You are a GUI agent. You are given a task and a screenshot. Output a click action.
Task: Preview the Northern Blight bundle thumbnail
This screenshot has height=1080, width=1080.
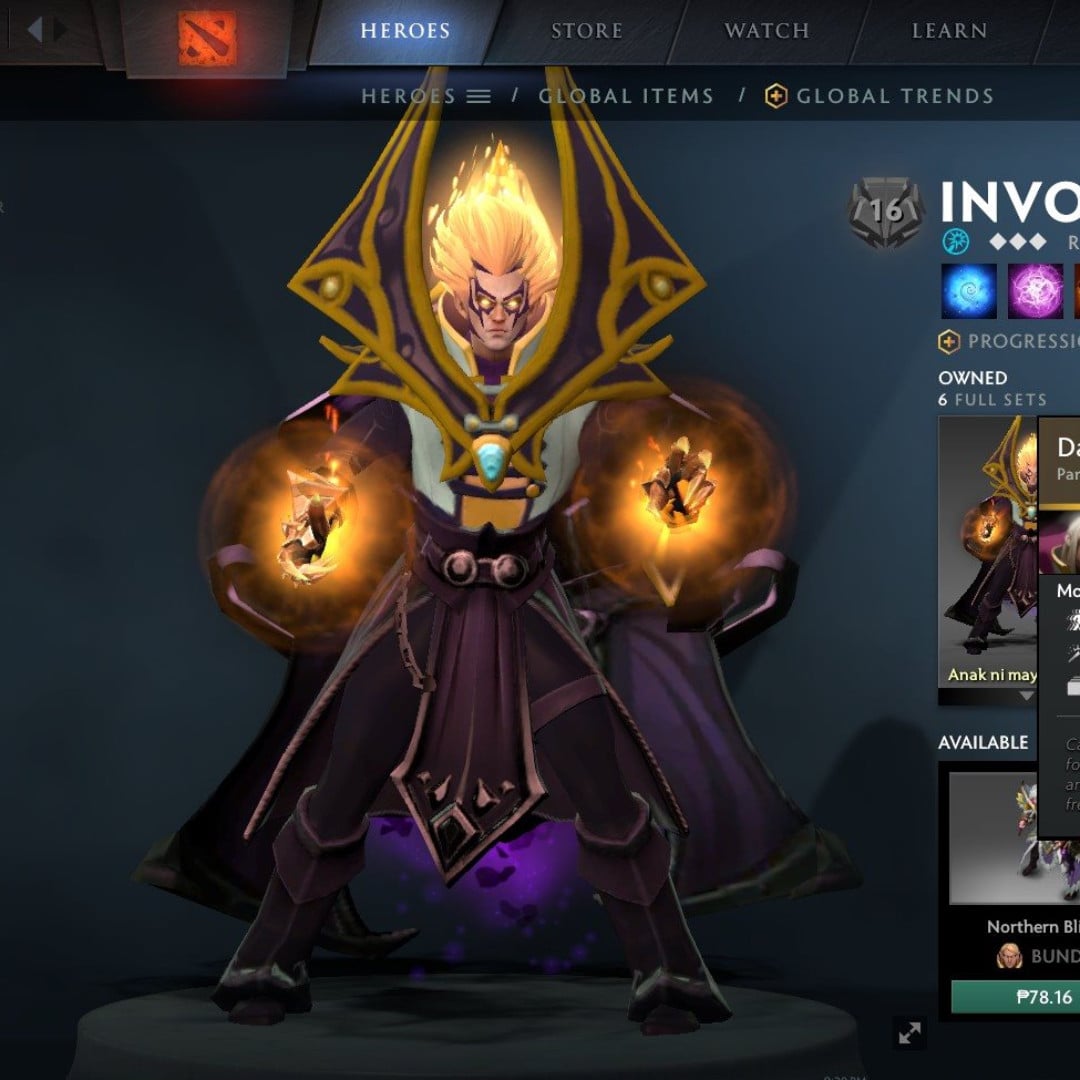[1013, 838]
